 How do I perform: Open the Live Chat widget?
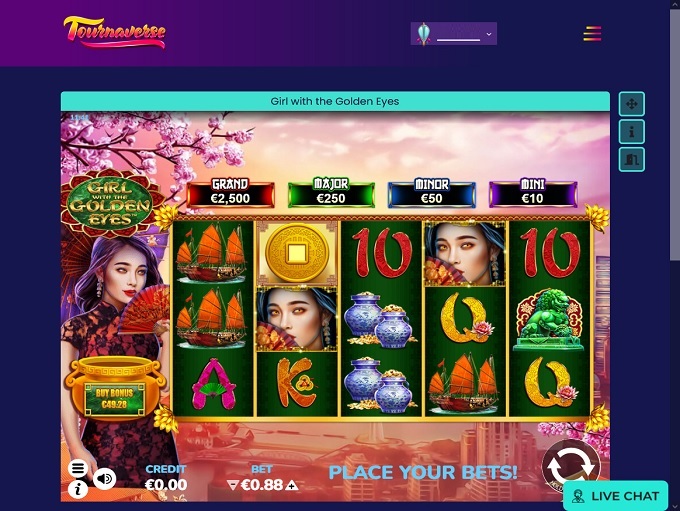click(616, 496)
